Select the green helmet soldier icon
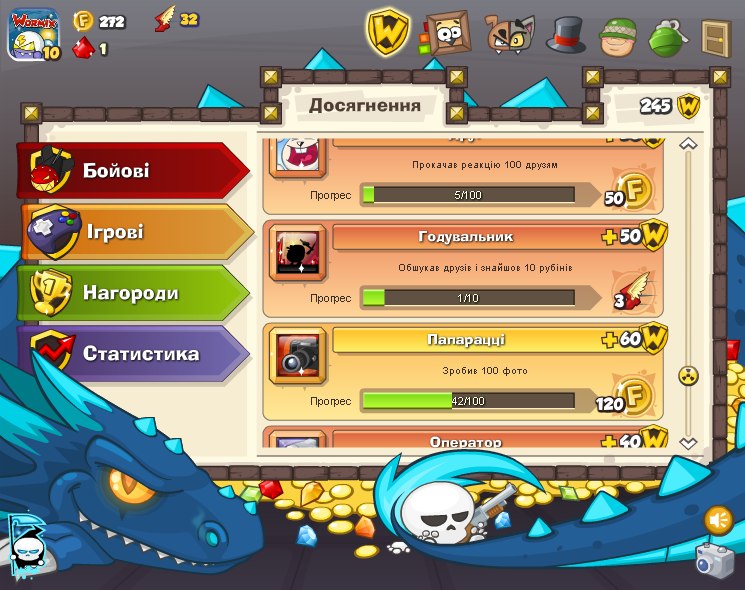The image size is (745, 590). [618, 37]
